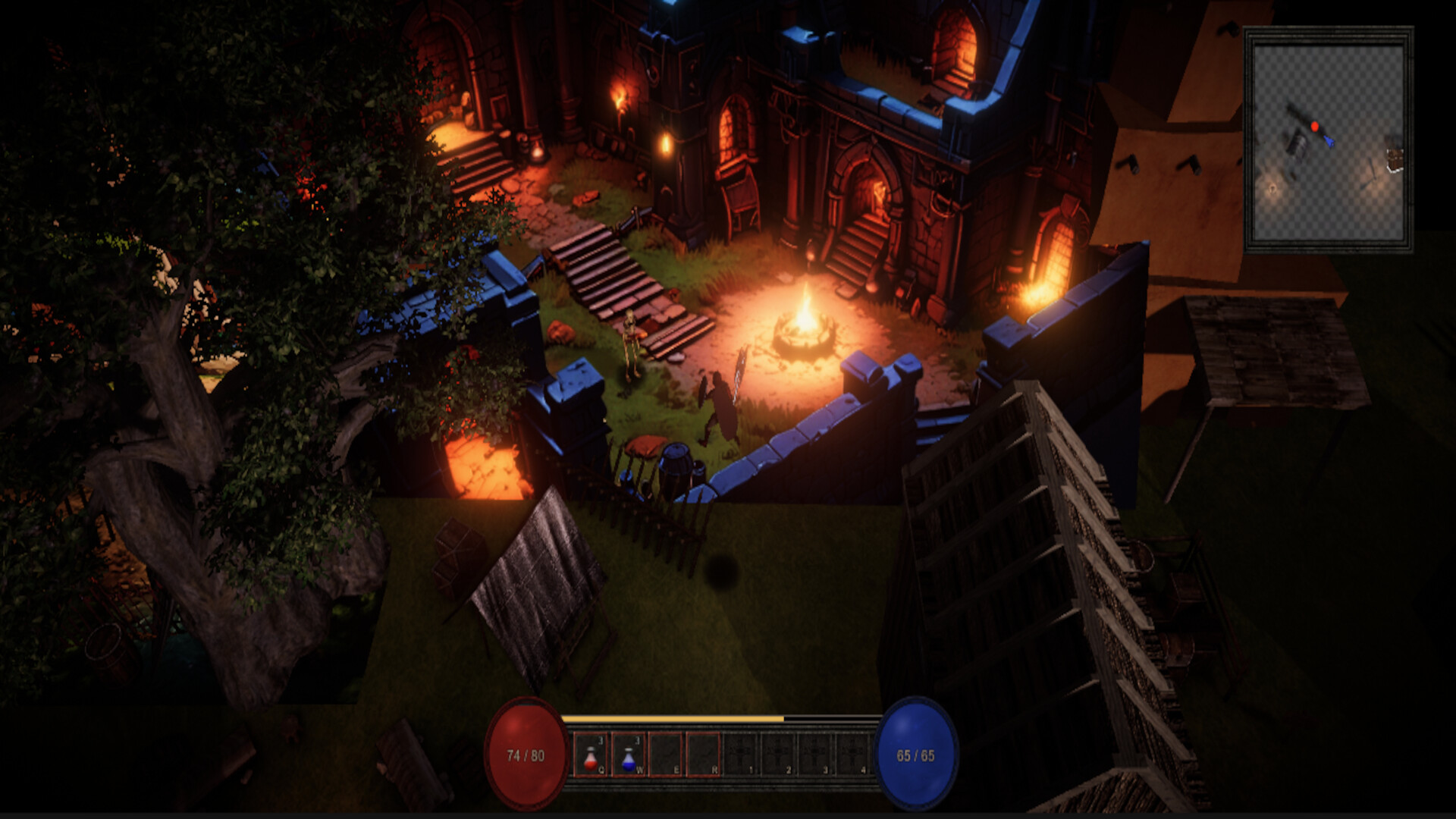
Task: Click the empty skill slot labeled R
Action: pos(703,753)
